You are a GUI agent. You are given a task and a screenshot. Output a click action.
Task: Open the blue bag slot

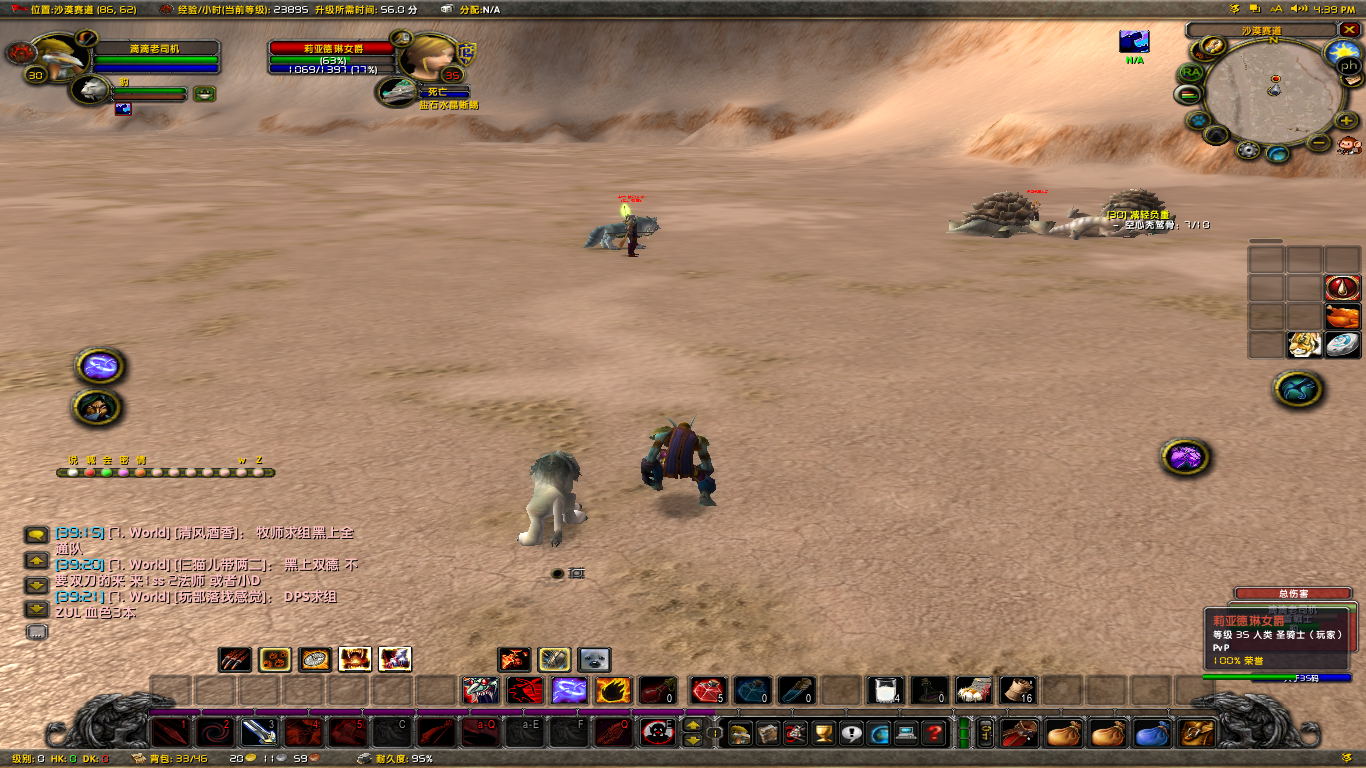[1153, 733]
